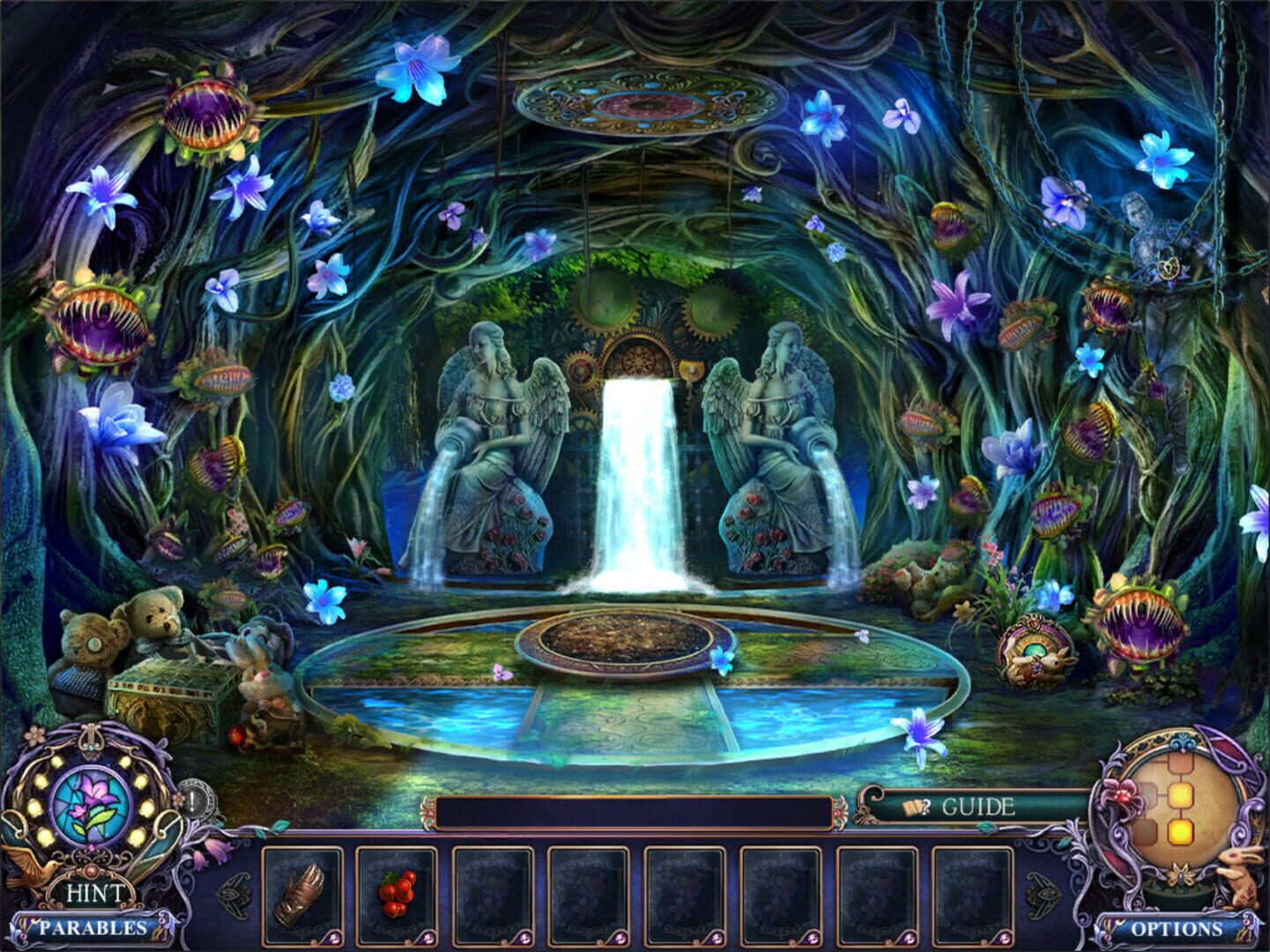Toggle the purple emblem on the berries slot
This screenshot has width=1270, height=952.
click(x=427, y=936)
